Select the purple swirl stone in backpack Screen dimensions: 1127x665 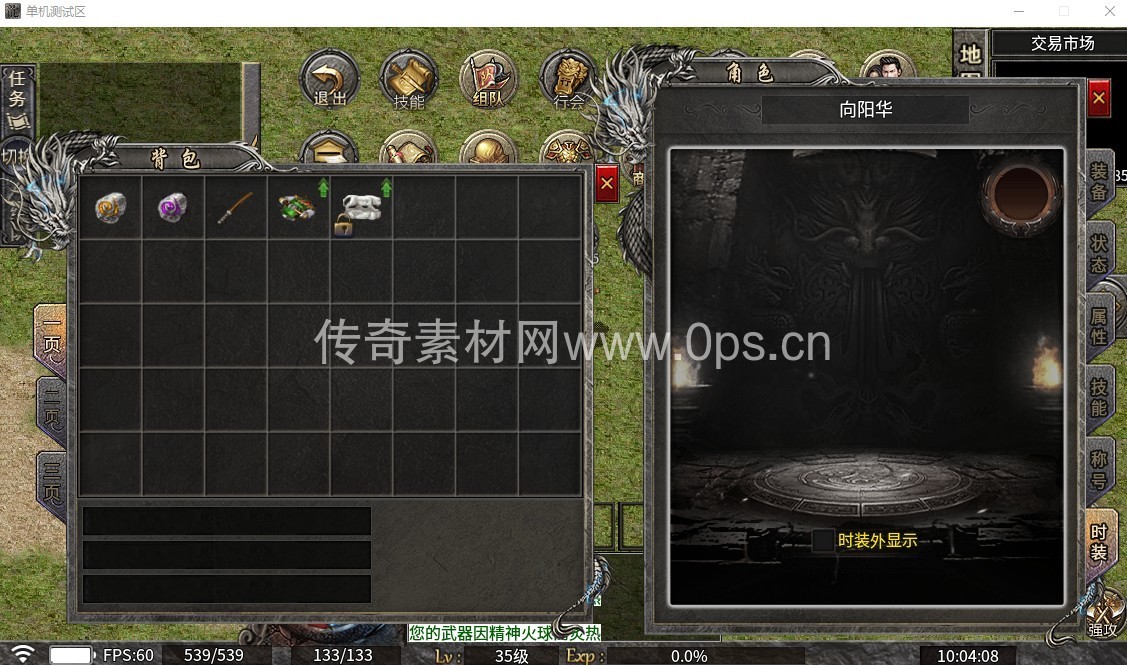tap(173, 207)
